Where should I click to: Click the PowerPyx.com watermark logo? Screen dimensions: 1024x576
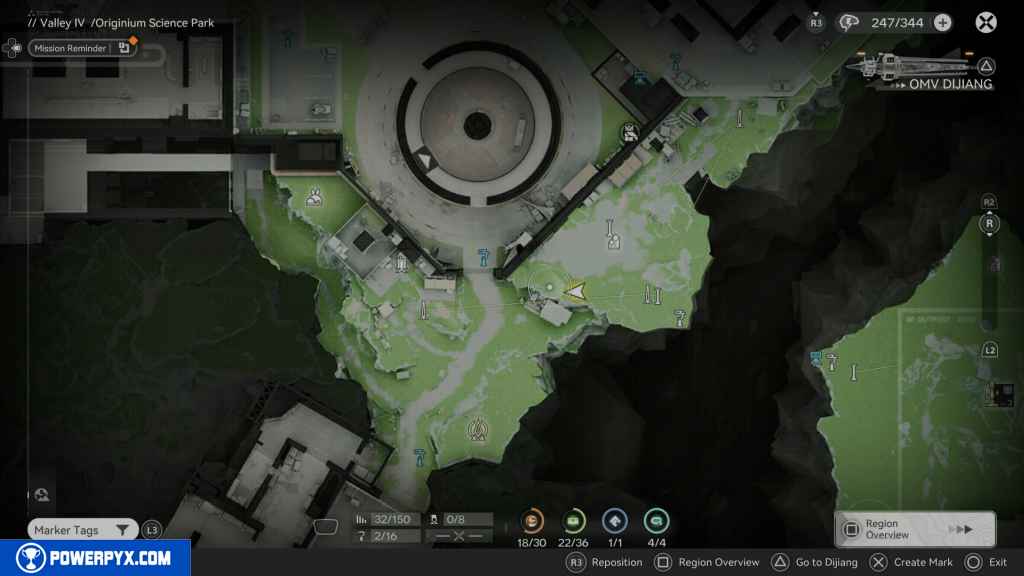[x=95, y=558]
